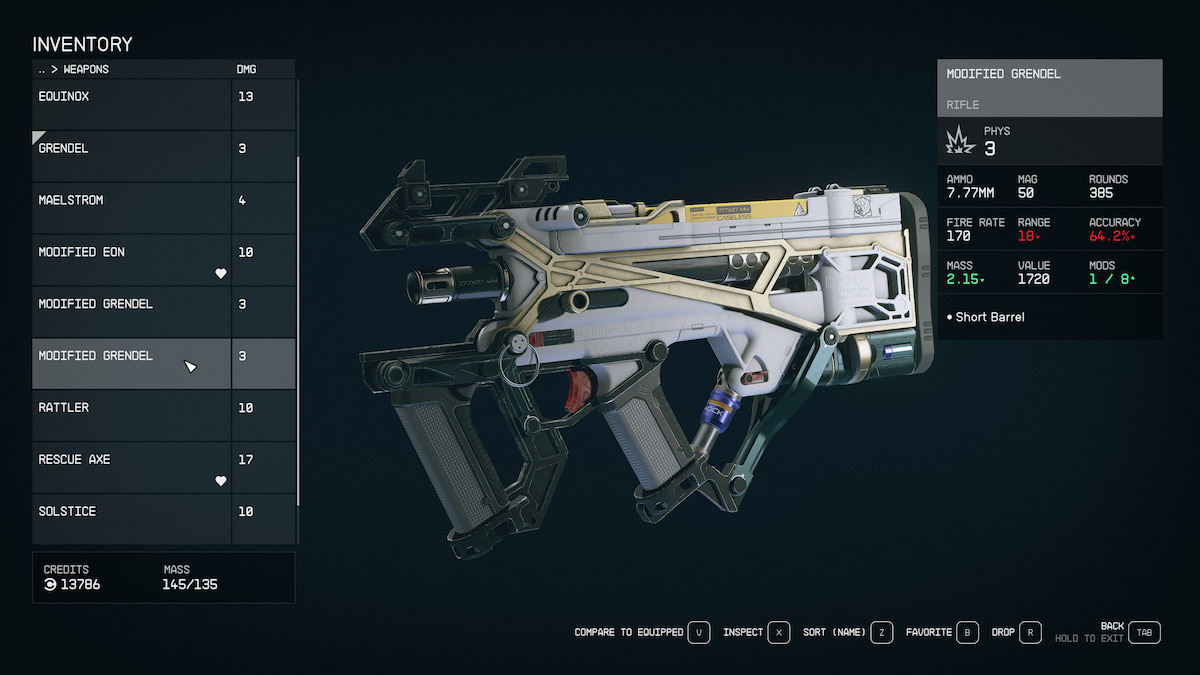The width and height of the screenshot is (1200, 675).
Task: Select the Maelstrom weapon row
Action: click(130, 201)
